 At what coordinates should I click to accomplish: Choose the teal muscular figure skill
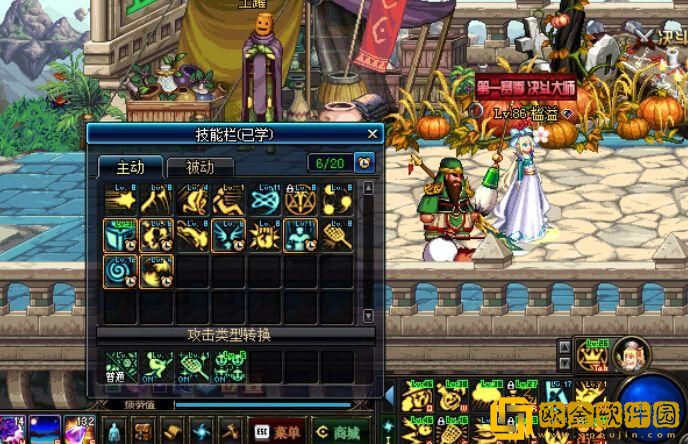[x=300, y=236]
